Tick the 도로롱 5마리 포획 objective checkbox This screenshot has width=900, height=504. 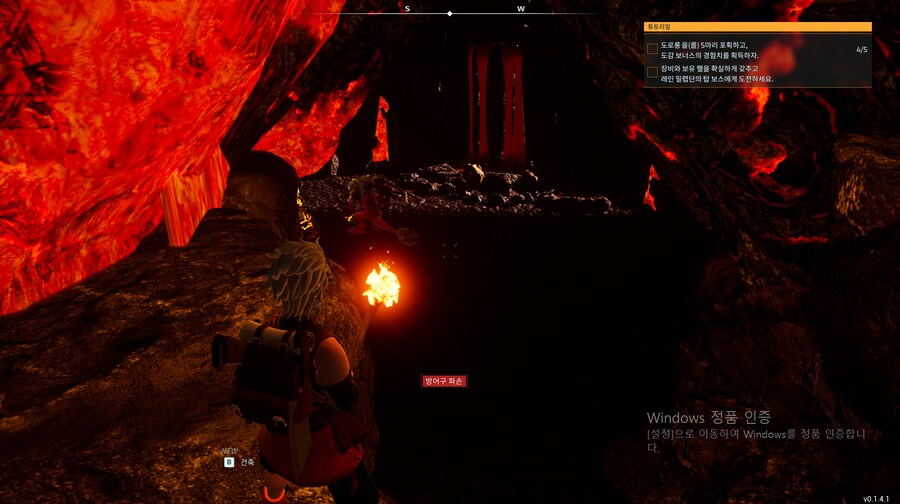(x=652, y=48)
